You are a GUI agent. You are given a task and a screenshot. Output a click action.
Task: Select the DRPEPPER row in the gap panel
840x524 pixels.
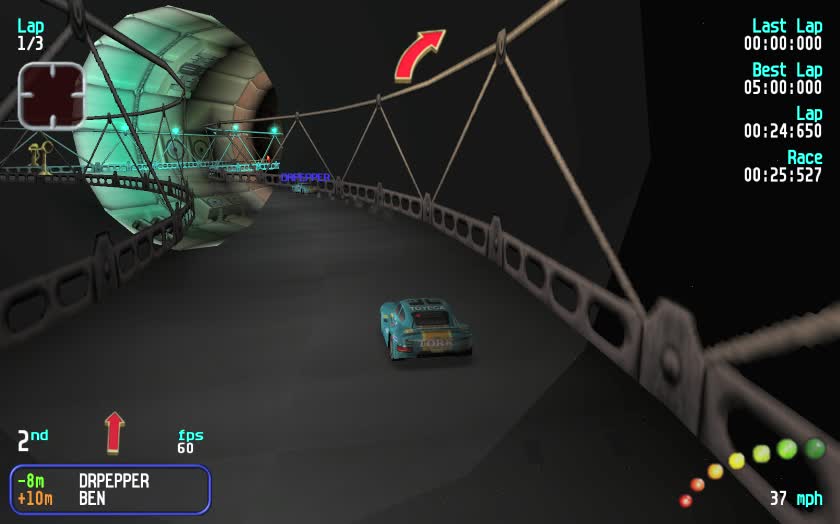[110, 481]
